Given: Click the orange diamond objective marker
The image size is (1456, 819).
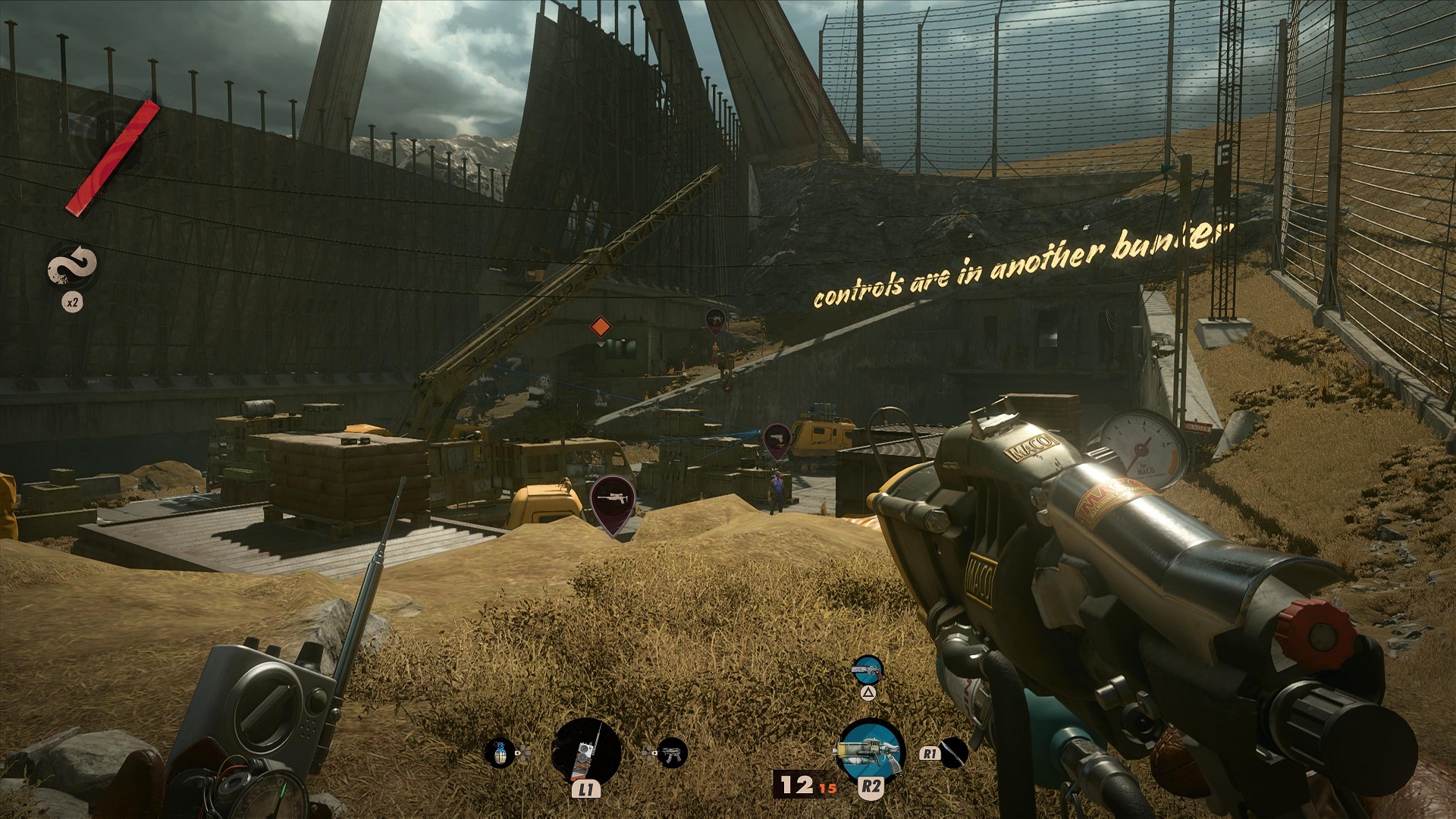Looking at the screenshot, I should point(600,327).
